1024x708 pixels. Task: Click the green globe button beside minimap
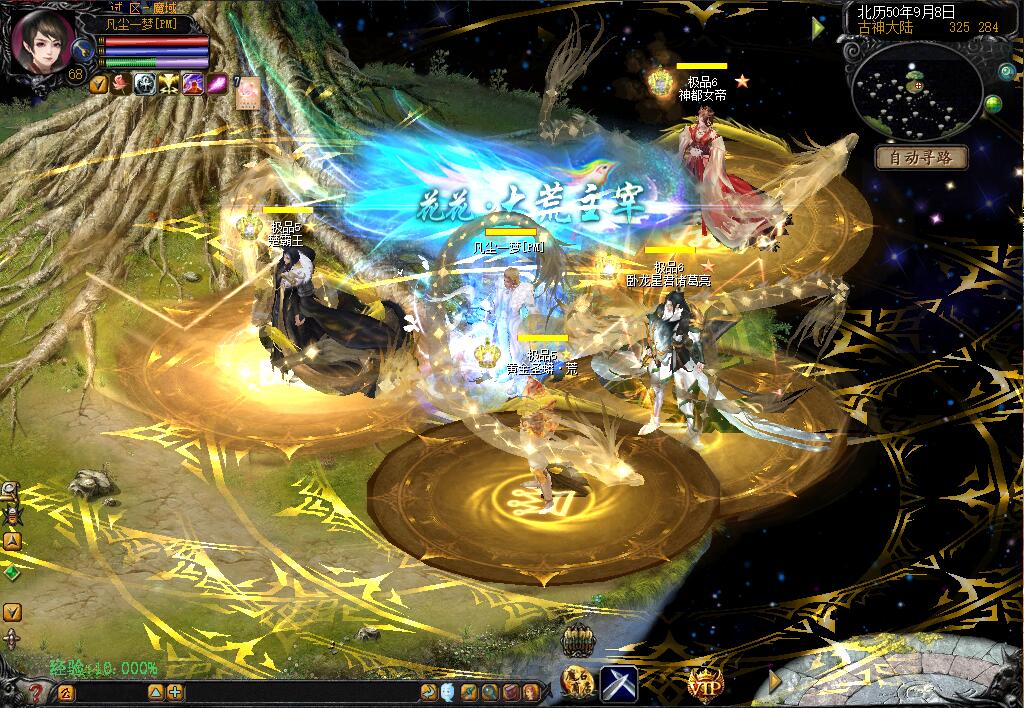tap(993, 104)
